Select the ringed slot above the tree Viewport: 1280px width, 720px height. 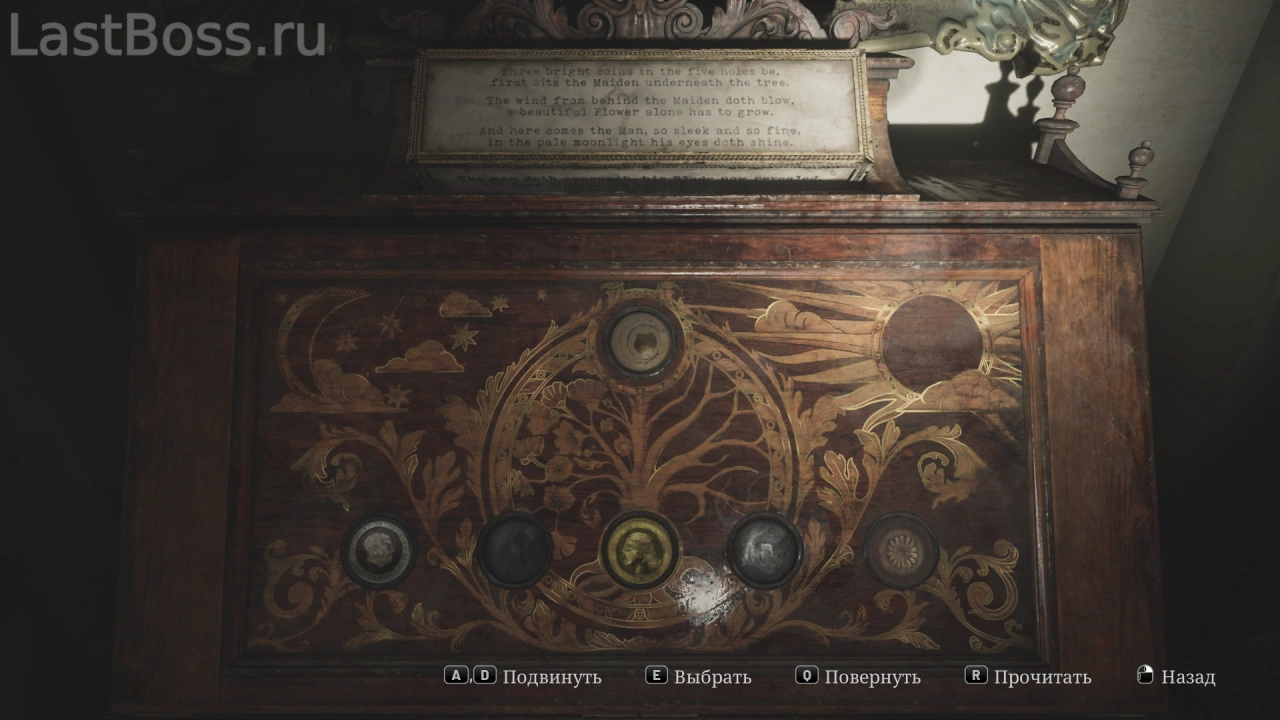(639, 342)
